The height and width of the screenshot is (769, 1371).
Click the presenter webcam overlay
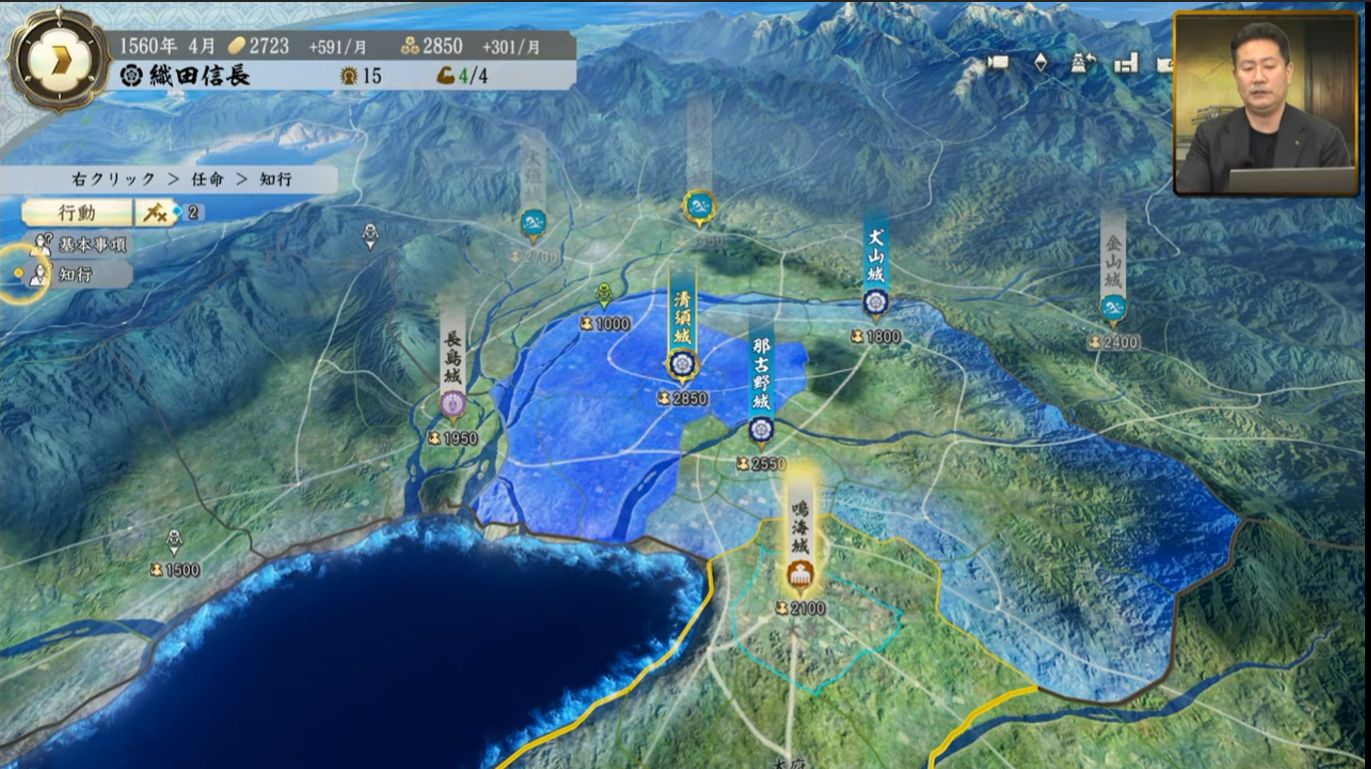1265,103
